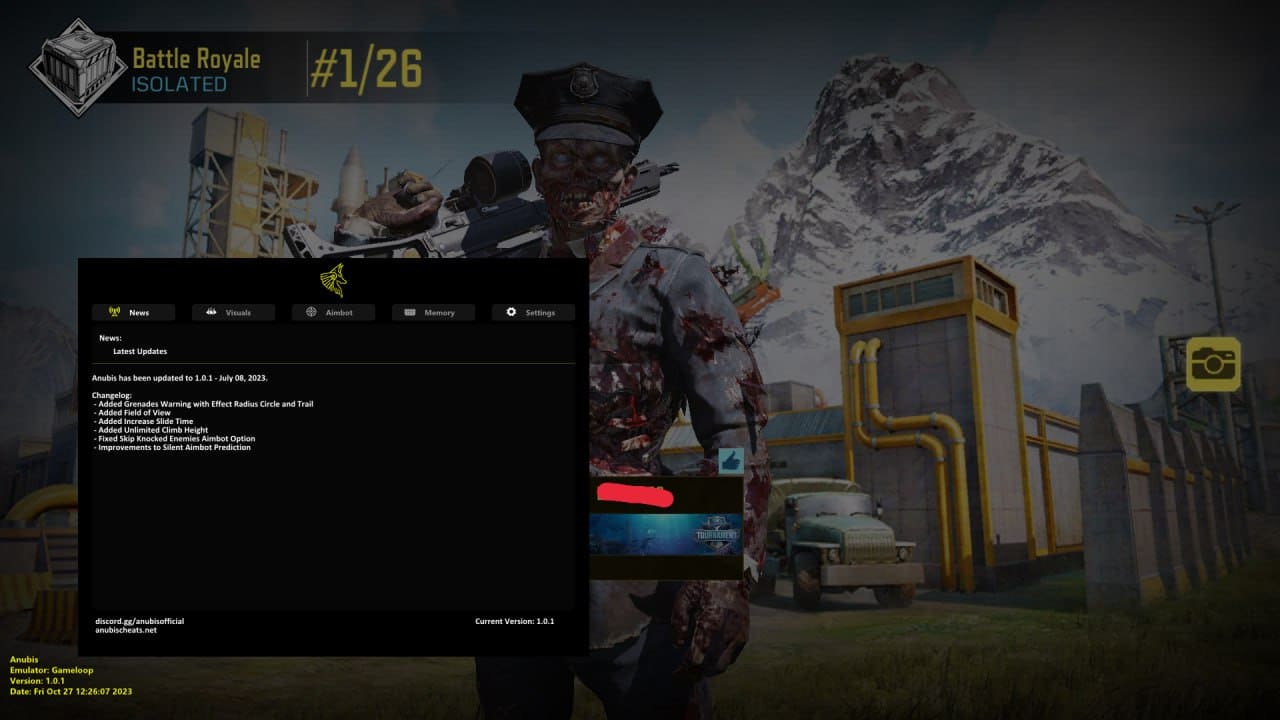Select the Battle Royale Isolated banner
Viewport: 1280px width, 720px height.
195,70
